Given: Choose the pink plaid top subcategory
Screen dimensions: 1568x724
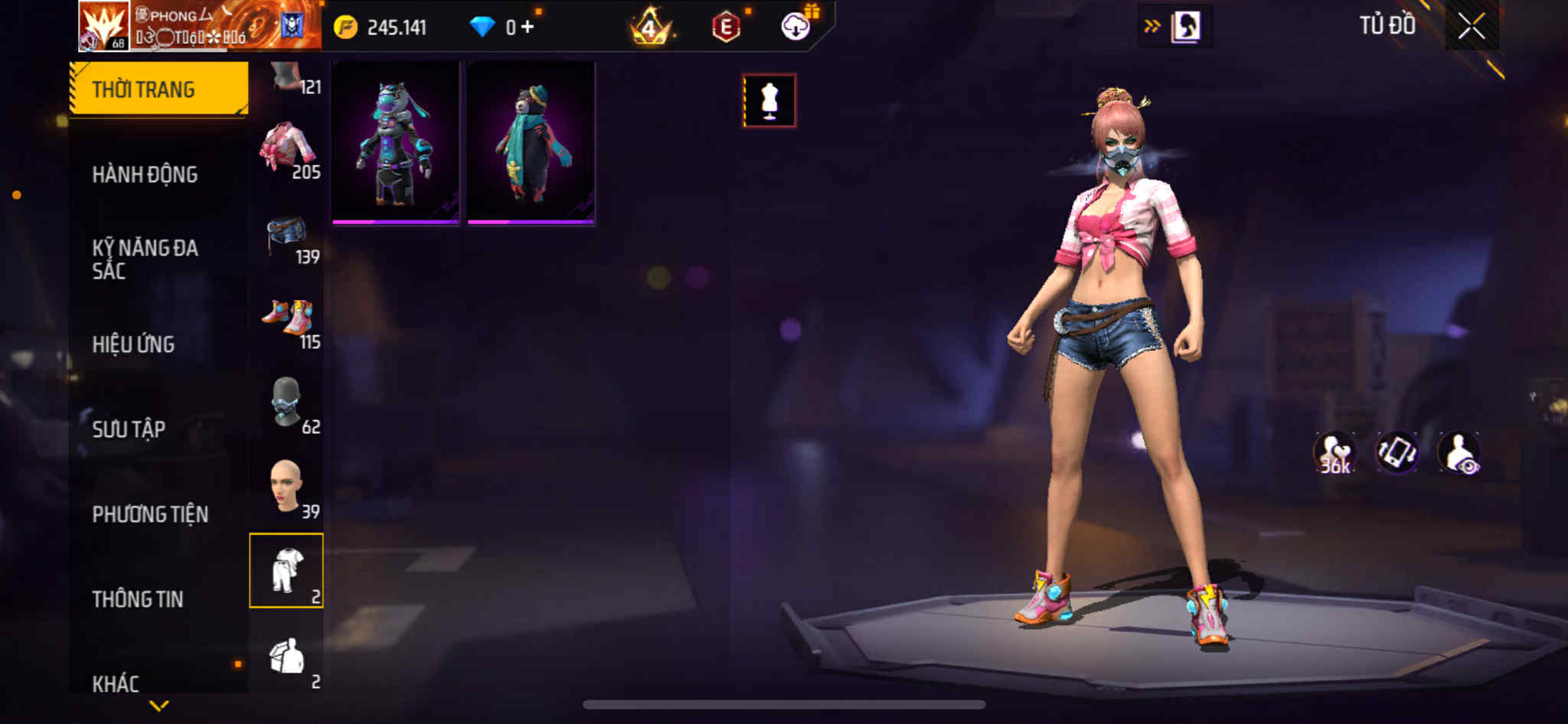Looking at the screenshot, I should (x=287, y=148).
